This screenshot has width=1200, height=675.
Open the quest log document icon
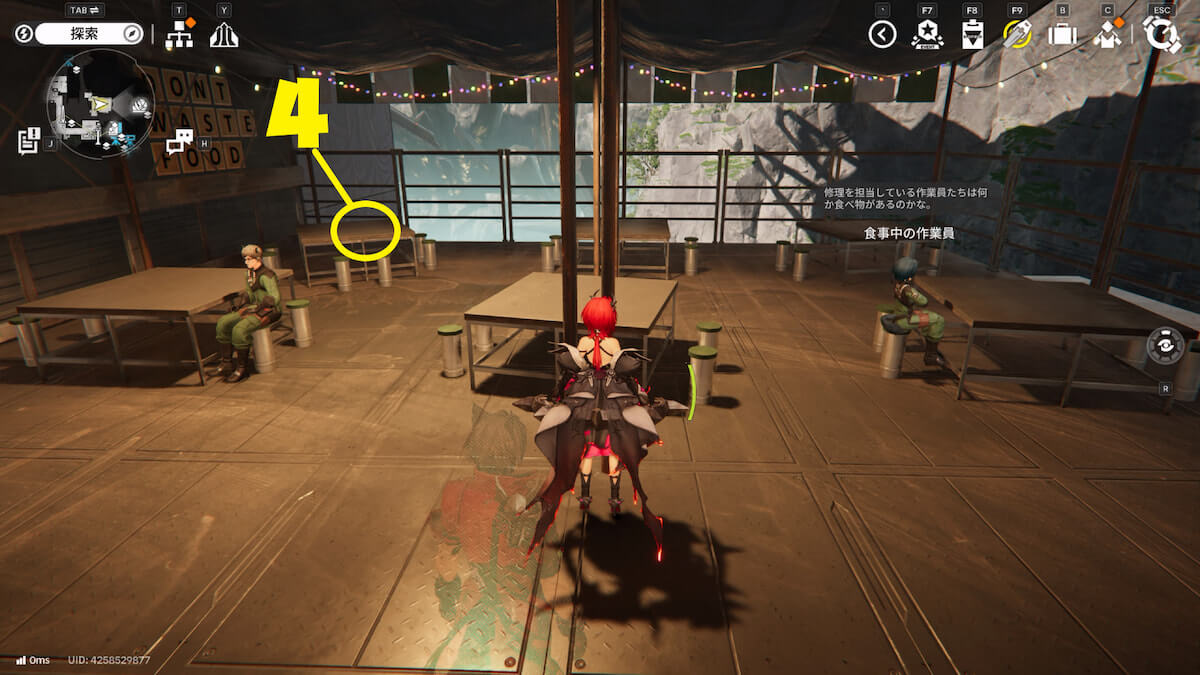(x=28, y=140)
